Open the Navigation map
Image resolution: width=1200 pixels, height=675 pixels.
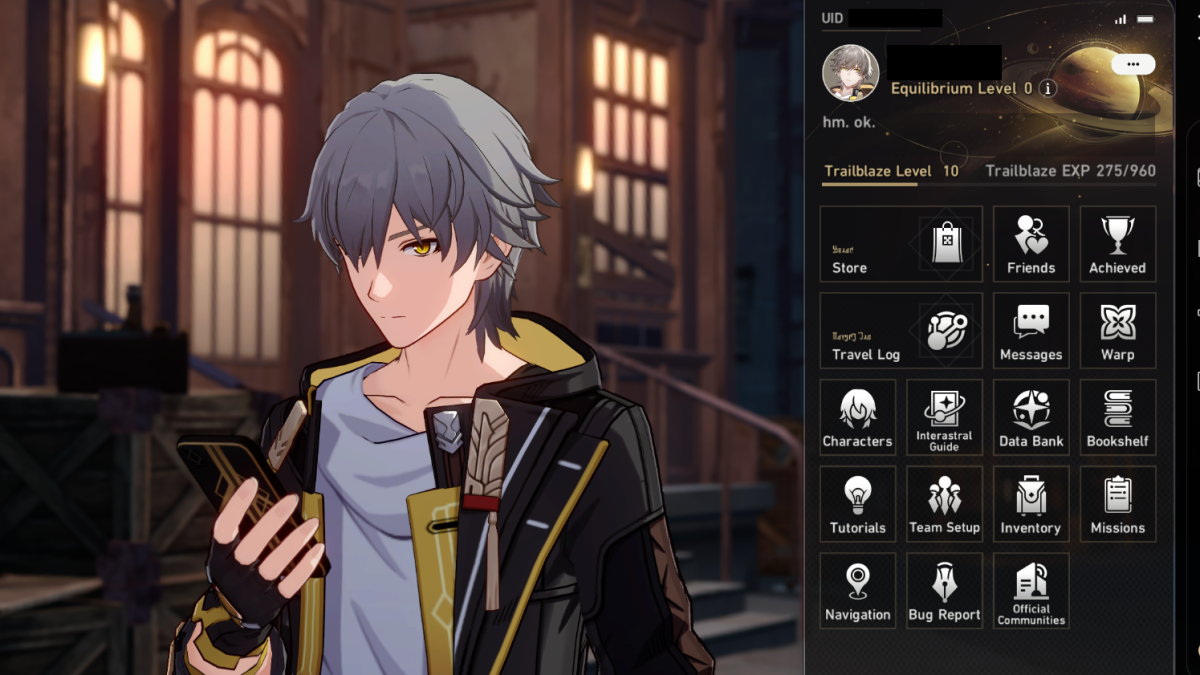(857, 591)
